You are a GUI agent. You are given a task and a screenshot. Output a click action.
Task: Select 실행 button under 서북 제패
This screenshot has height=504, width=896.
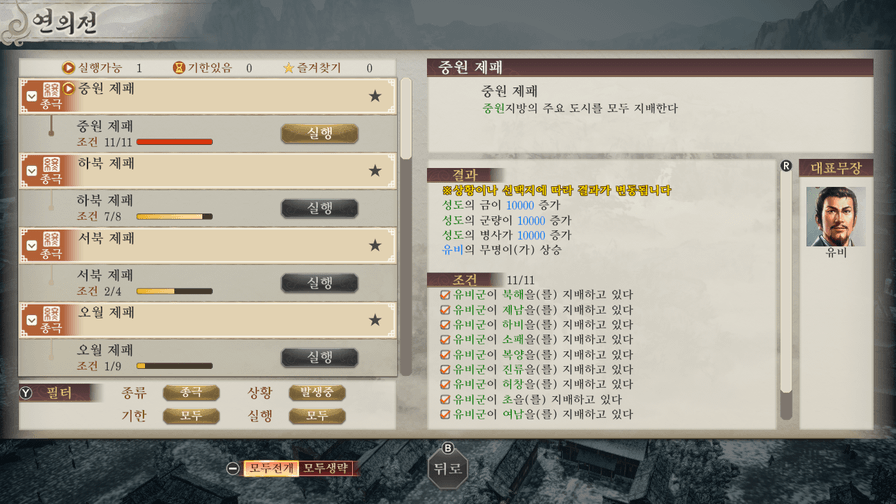pyautogui.click(x=319, y=283)
